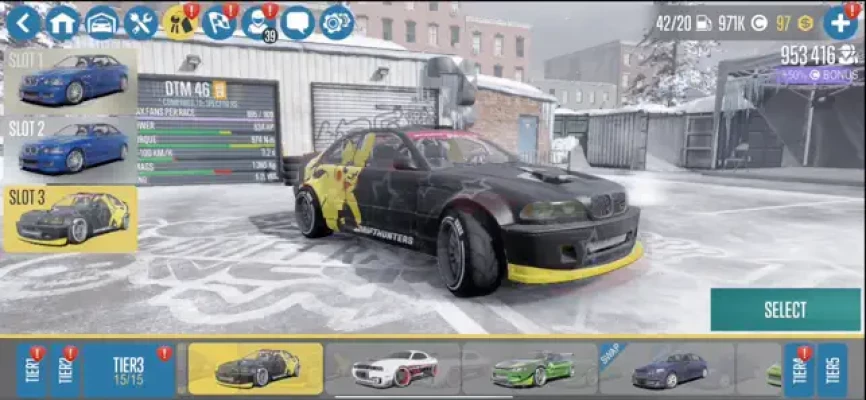Viewport: 866px width, 400px height.
Task: Switch to the Tier 5 tab
Action: click(831, 370)
